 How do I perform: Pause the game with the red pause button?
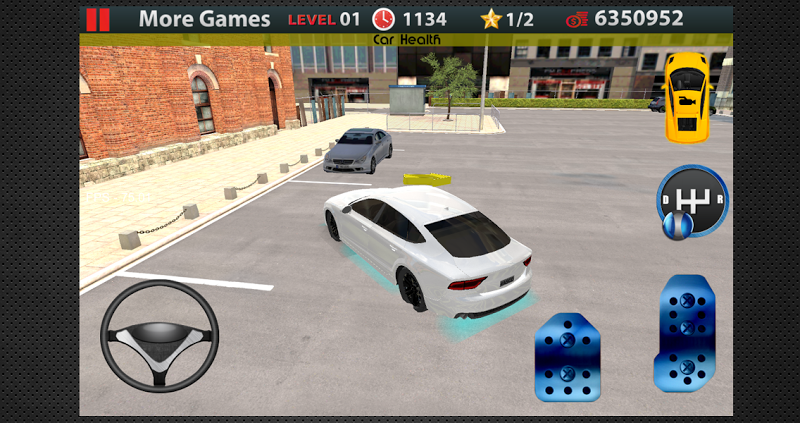tap(98, 19)
